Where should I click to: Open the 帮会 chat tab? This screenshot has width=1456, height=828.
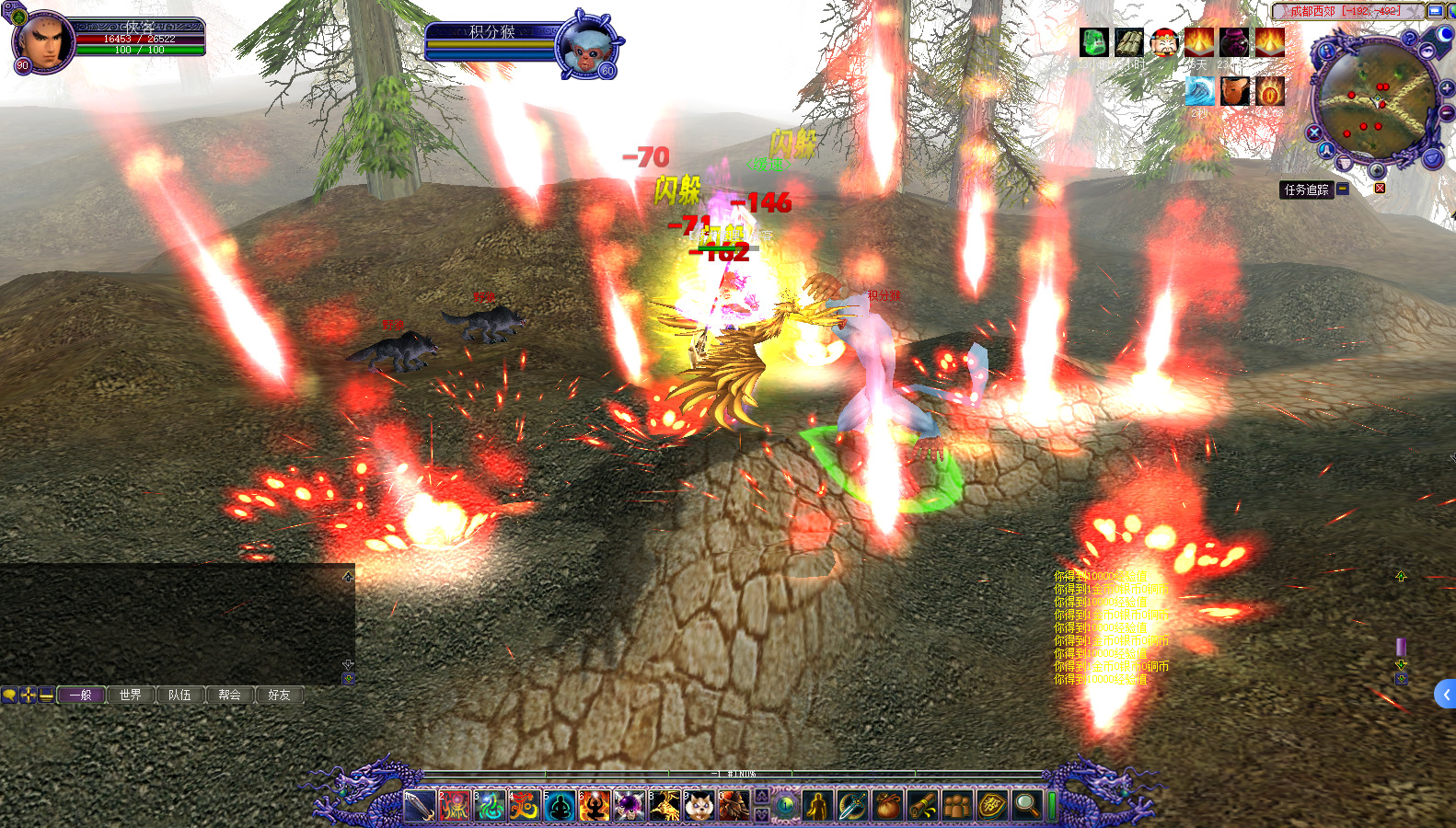[230, 695]
